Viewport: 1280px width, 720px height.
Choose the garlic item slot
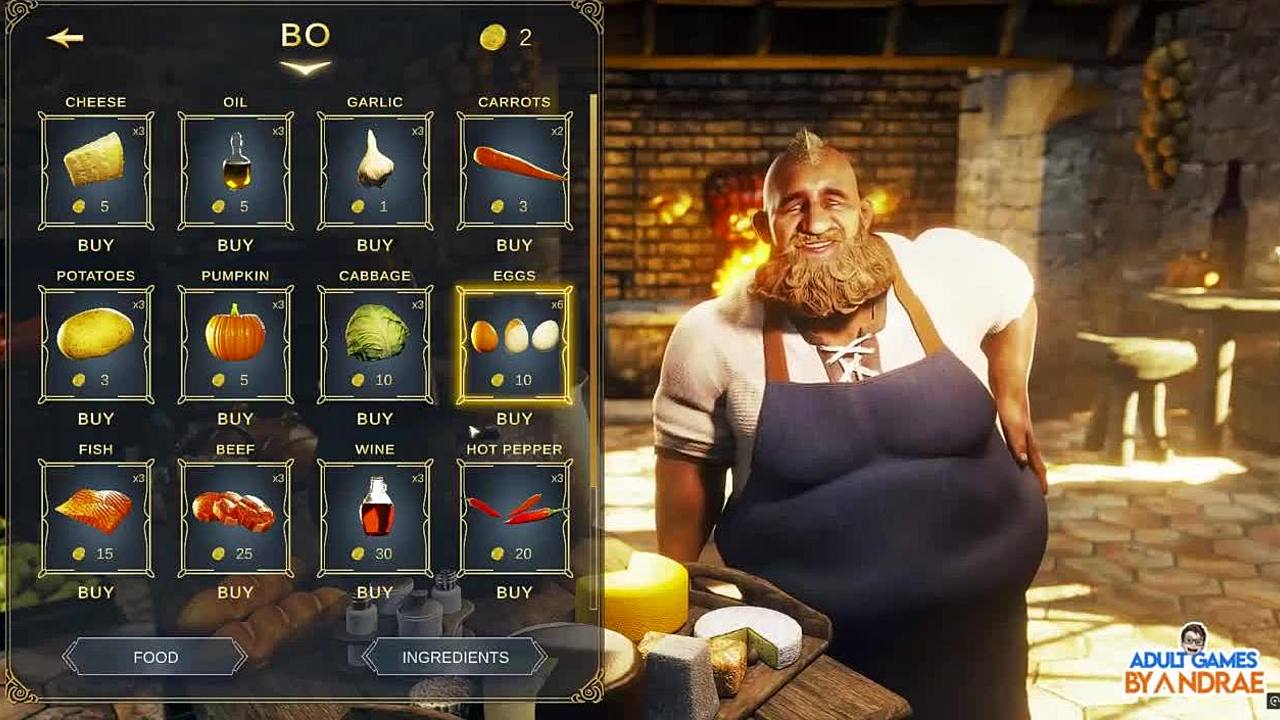(375, 170)
